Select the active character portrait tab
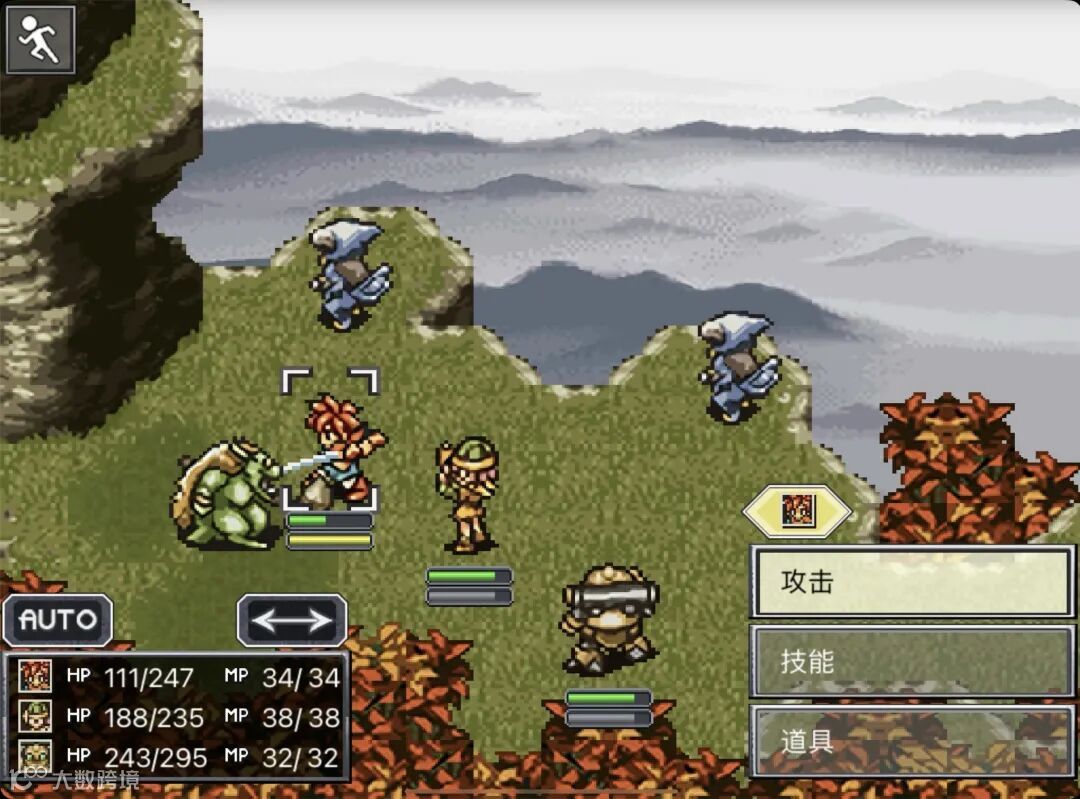This screenshot has height=799, width=1080. point(797,512)
